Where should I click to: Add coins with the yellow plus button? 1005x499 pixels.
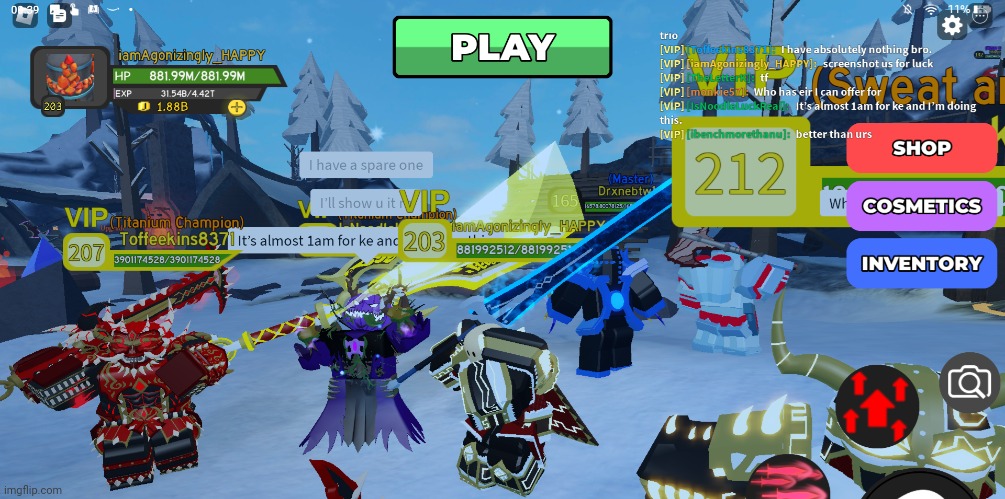237,107
